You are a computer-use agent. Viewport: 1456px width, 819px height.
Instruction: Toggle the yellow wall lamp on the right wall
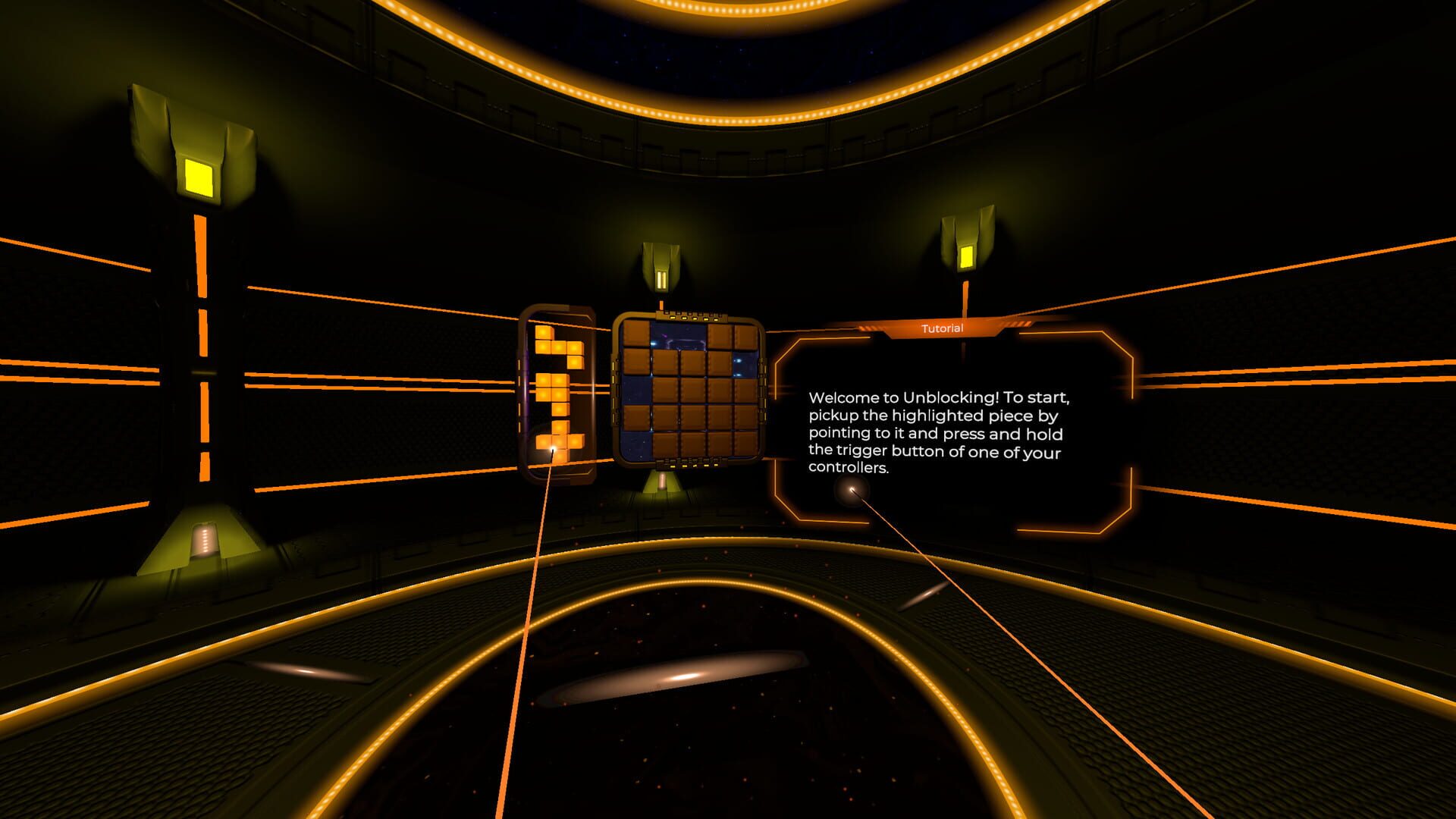coord(965,258)
